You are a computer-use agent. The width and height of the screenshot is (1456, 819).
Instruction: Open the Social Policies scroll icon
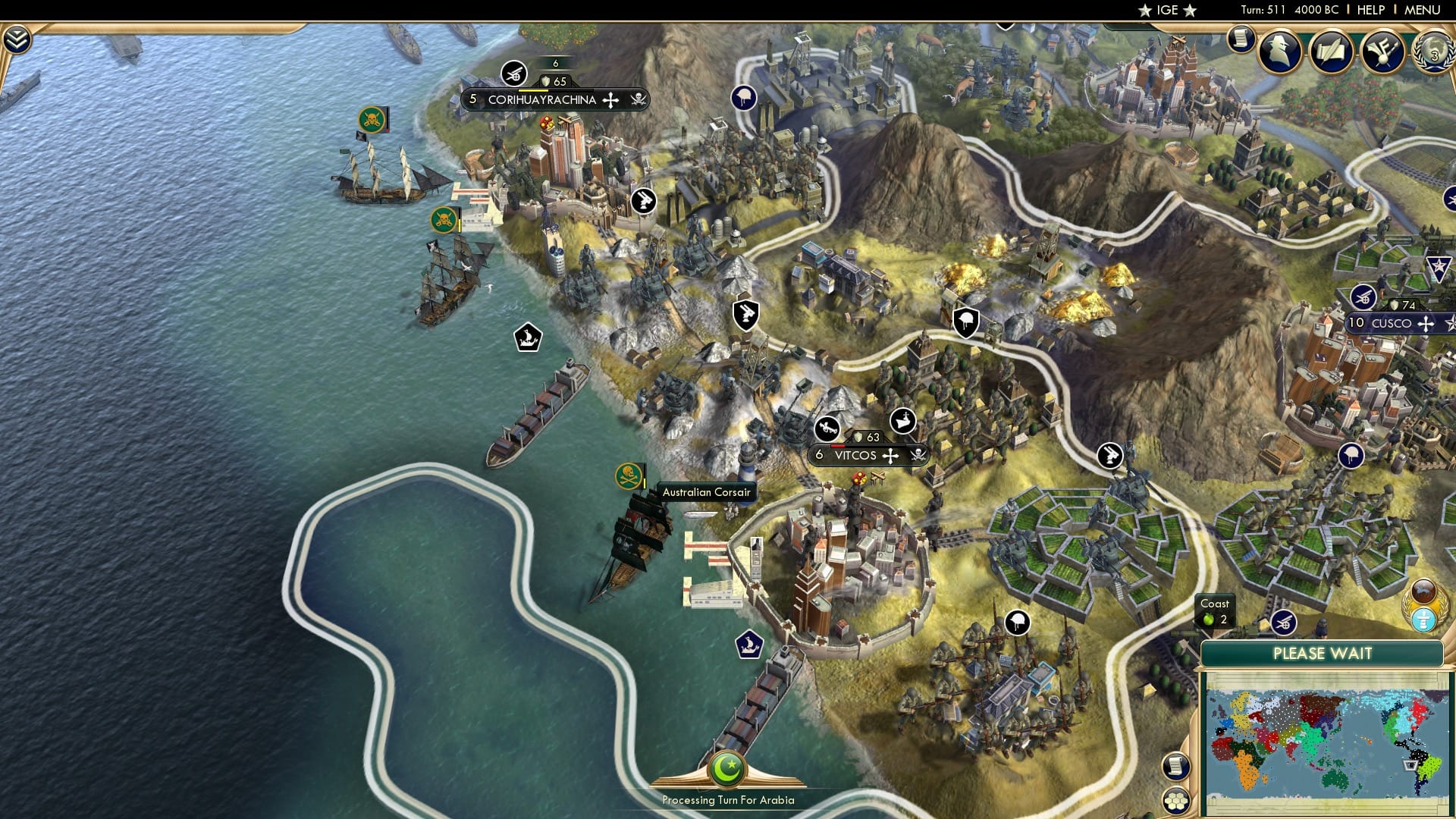pos(1331,53)
